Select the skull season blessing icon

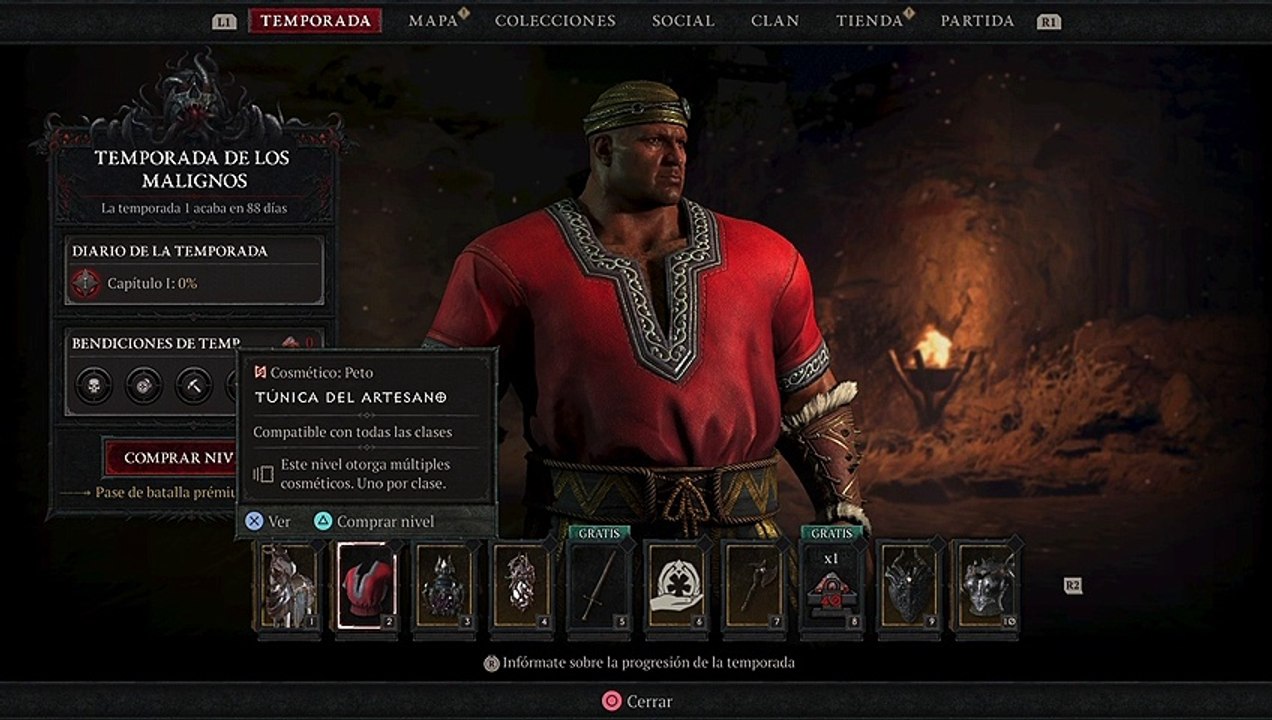pos(93,385)
